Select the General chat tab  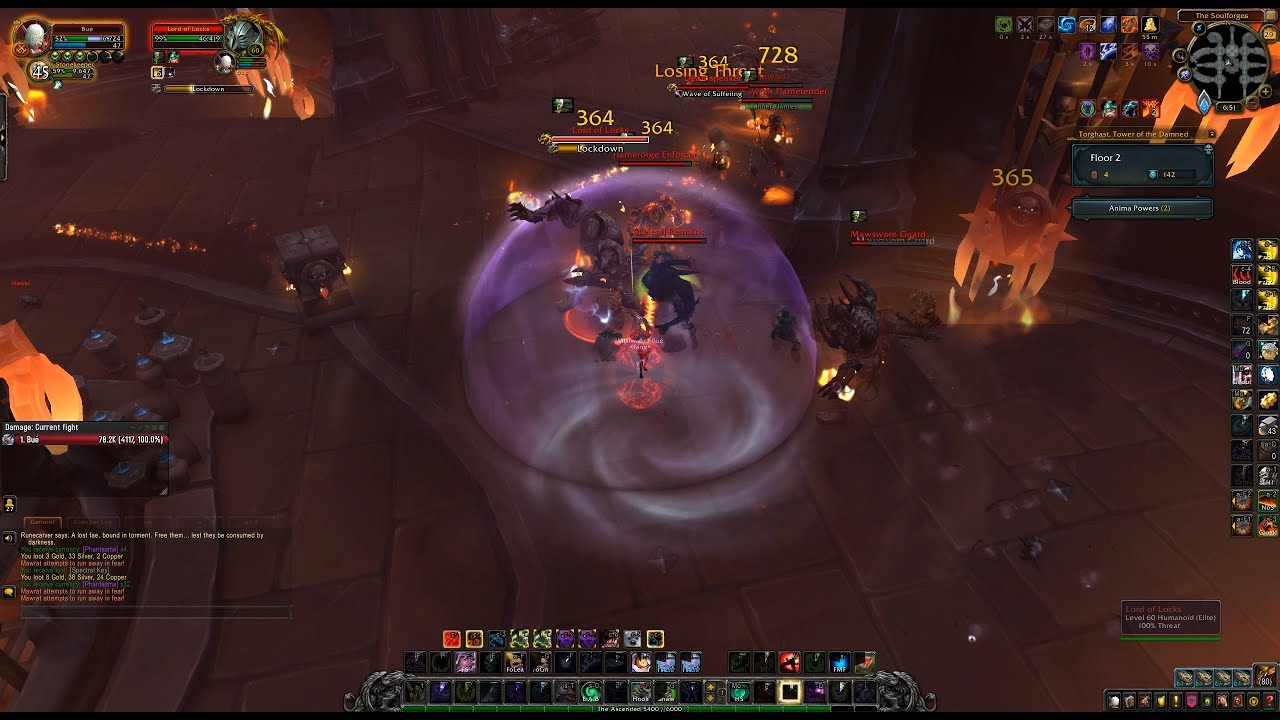pyautogui.click(x=43, y=522)
